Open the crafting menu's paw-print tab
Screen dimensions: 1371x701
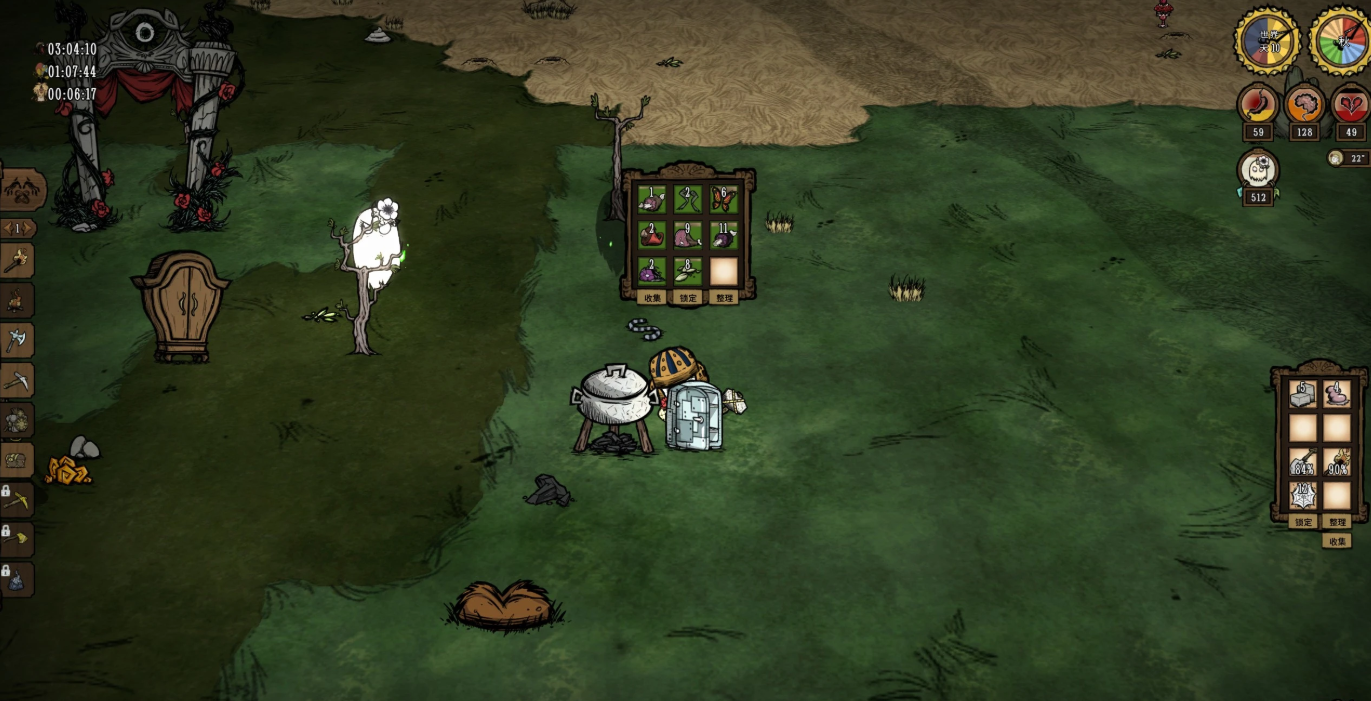tap(21, 188)
